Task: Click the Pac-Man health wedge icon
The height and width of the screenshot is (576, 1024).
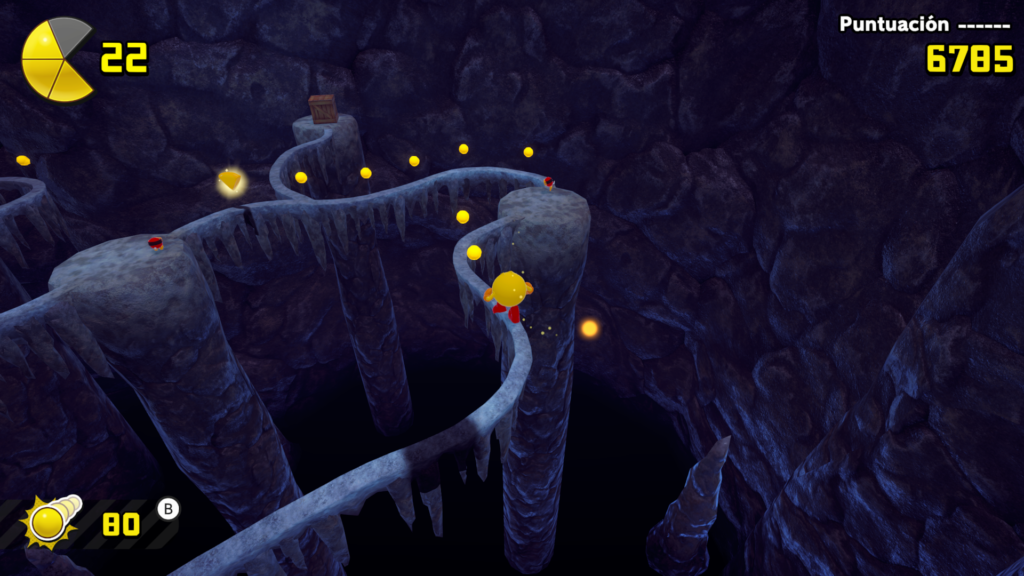Action: coord(57,59)
